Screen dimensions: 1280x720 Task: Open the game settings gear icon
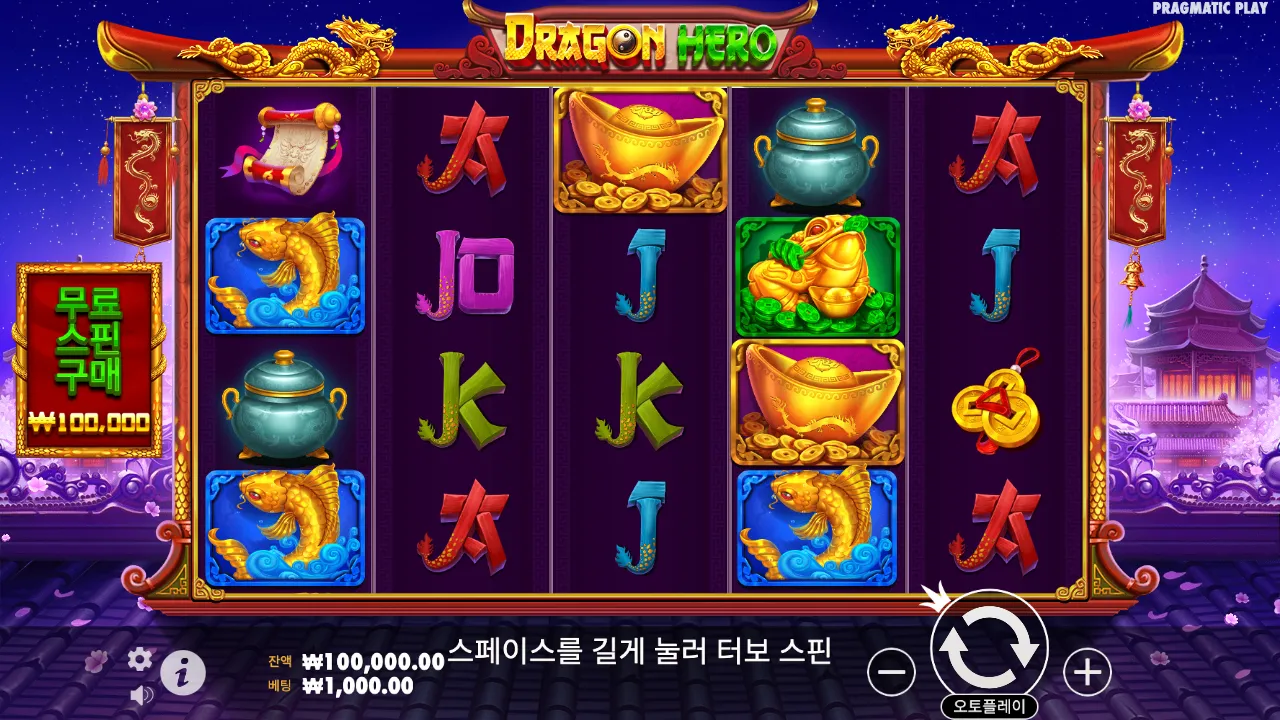[139, 660]
